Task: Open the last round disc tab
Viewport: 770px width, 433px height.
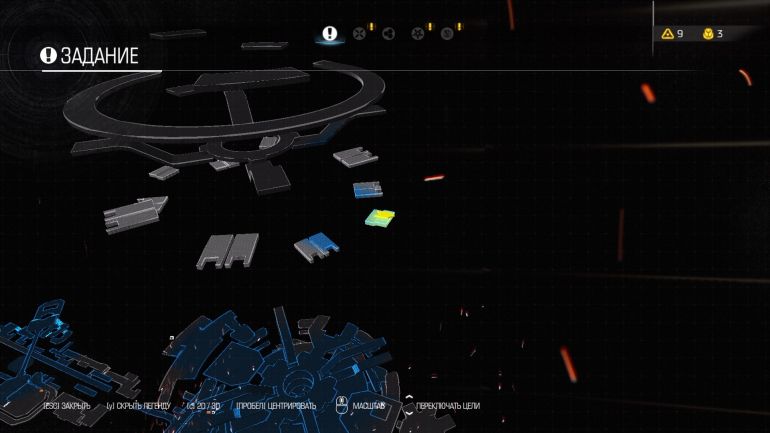Action: (x=447, y=33)
